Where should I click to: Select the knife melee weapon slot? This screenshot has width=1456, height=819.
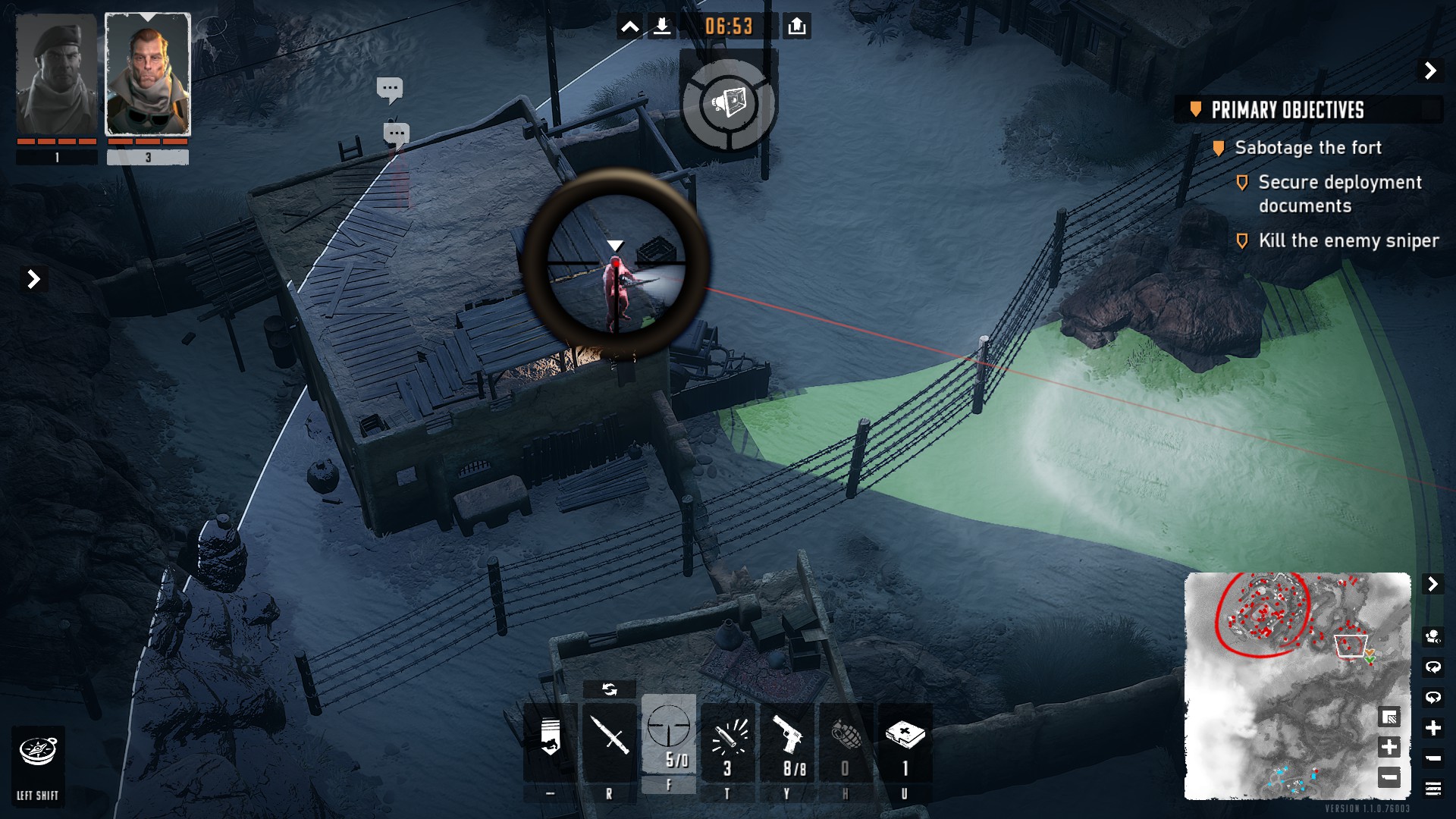pyautogui.click(x=609, y=741)
